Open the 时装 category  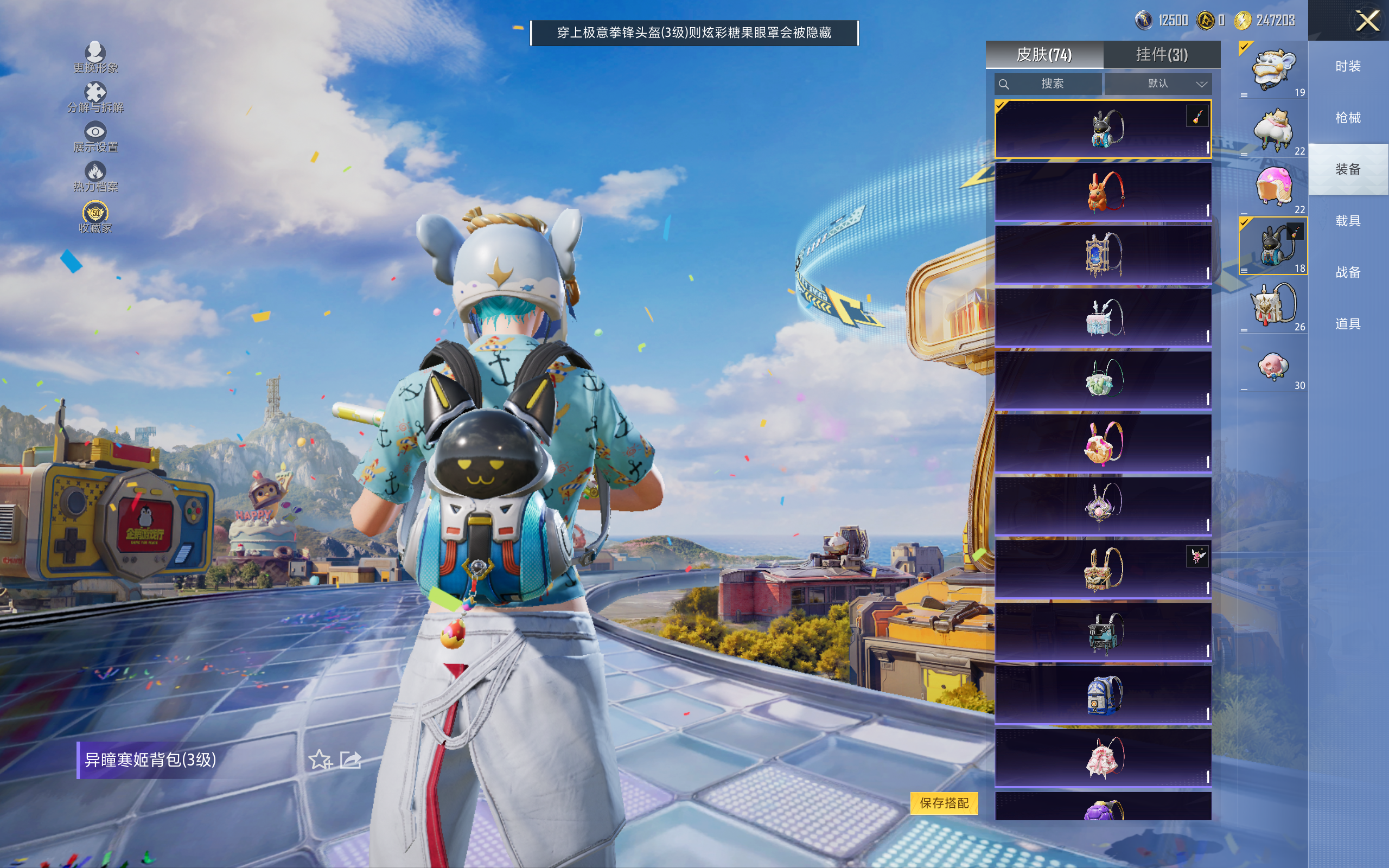click(x=1348, y=67)
